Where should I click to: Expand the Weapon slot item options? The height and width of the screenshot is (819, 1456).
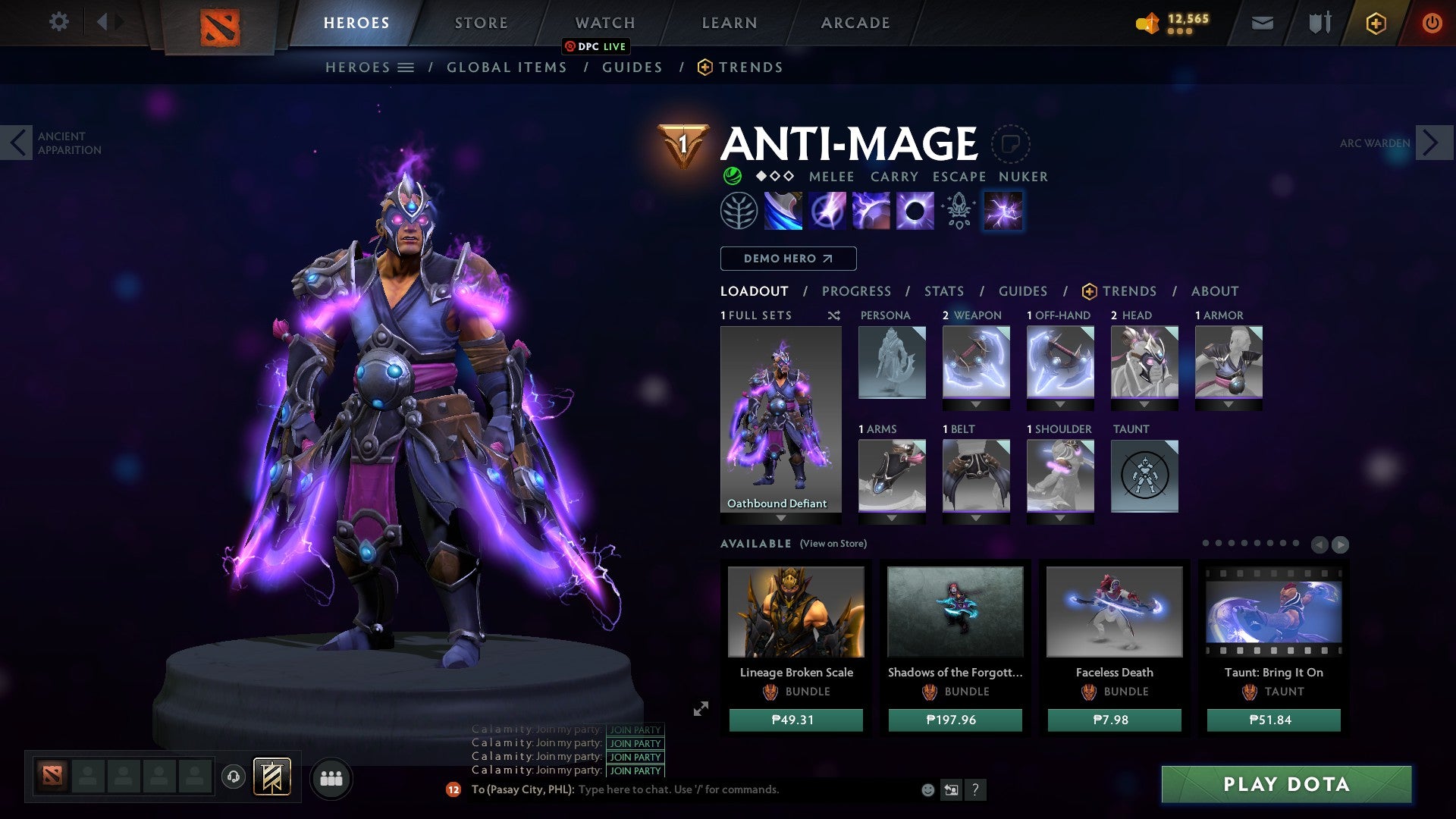[975, 404]
